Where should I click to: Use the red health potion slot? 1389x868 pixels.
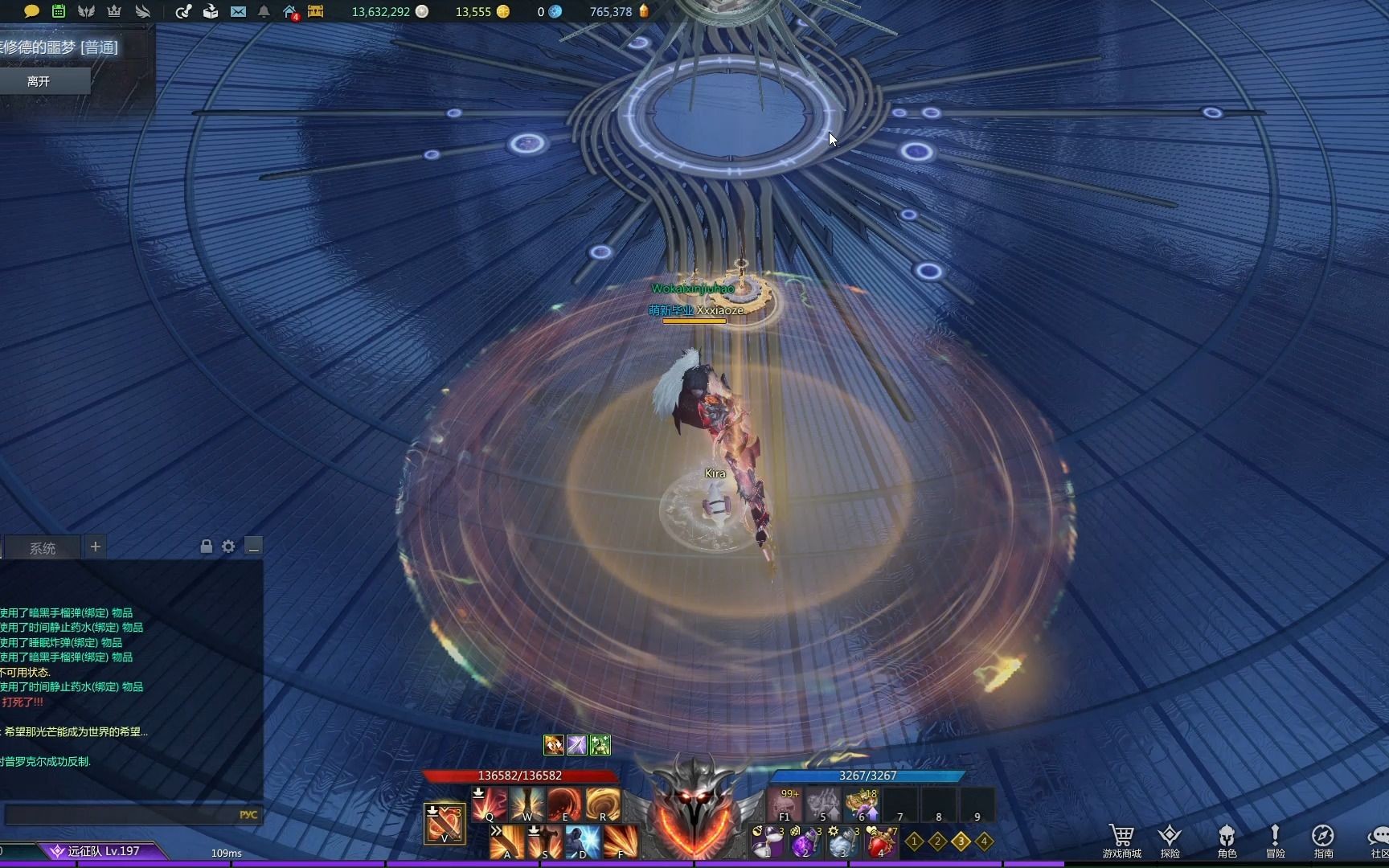[881, 842]
